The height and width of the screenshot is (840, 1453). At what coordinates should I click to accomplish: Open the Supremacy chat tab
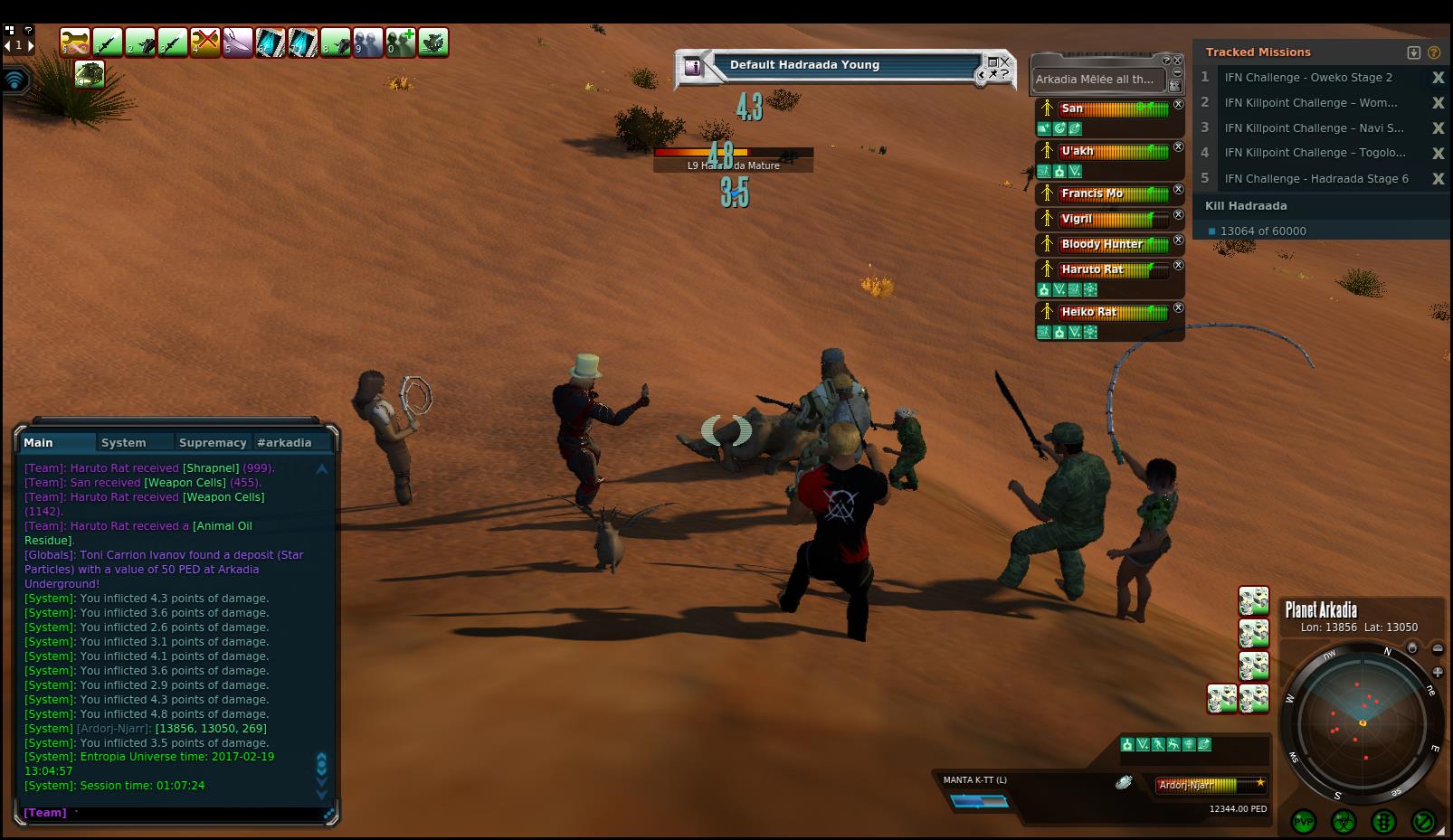coord(213,442)
